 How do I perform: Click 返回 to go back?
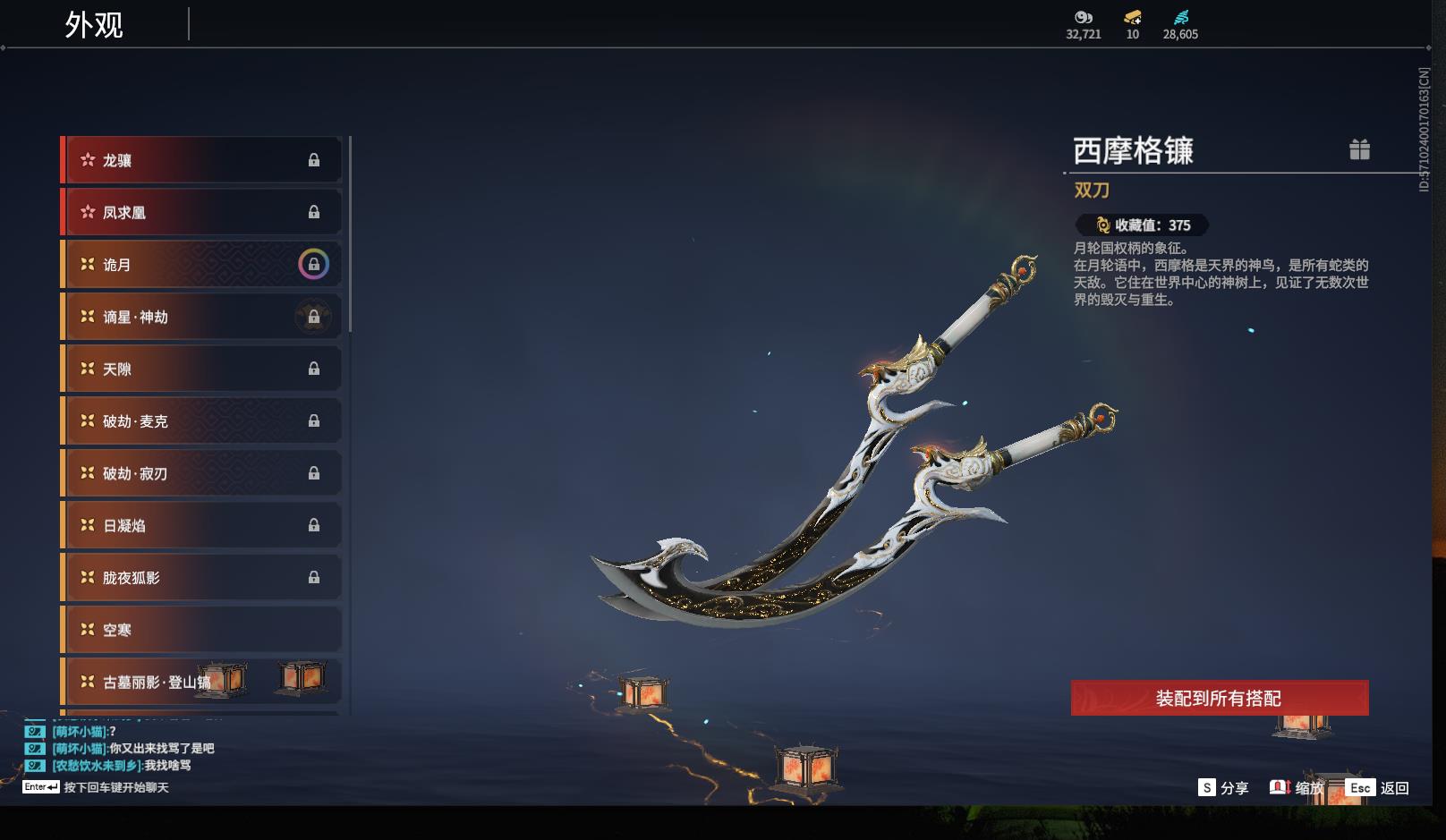point(1378,787)
